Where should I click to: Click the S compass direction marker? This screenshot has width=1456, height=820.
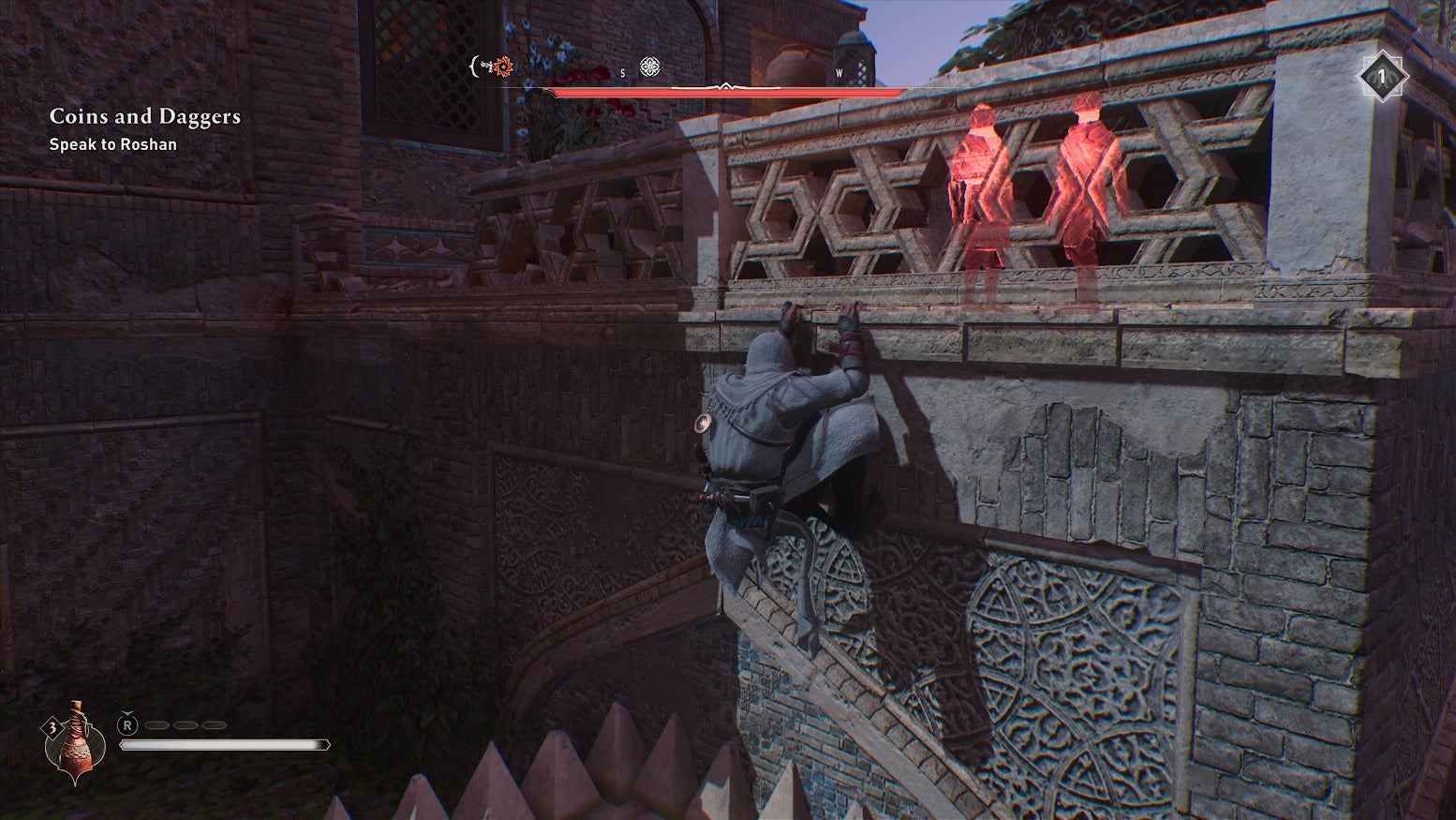click(x=621, y=73)
